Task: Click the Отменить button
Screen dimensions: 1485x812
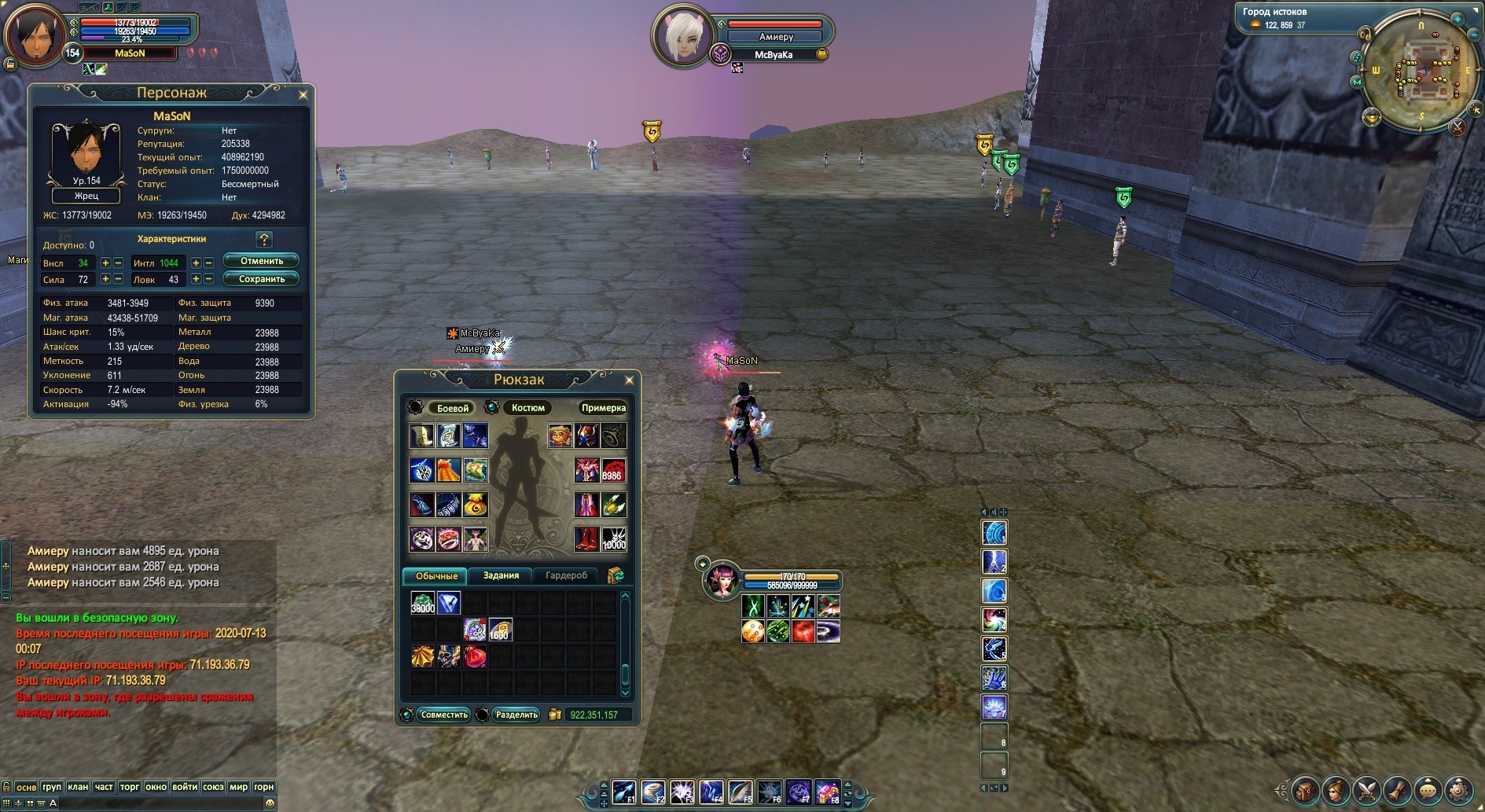Action: pyautogui.click(x=261, y=261)
